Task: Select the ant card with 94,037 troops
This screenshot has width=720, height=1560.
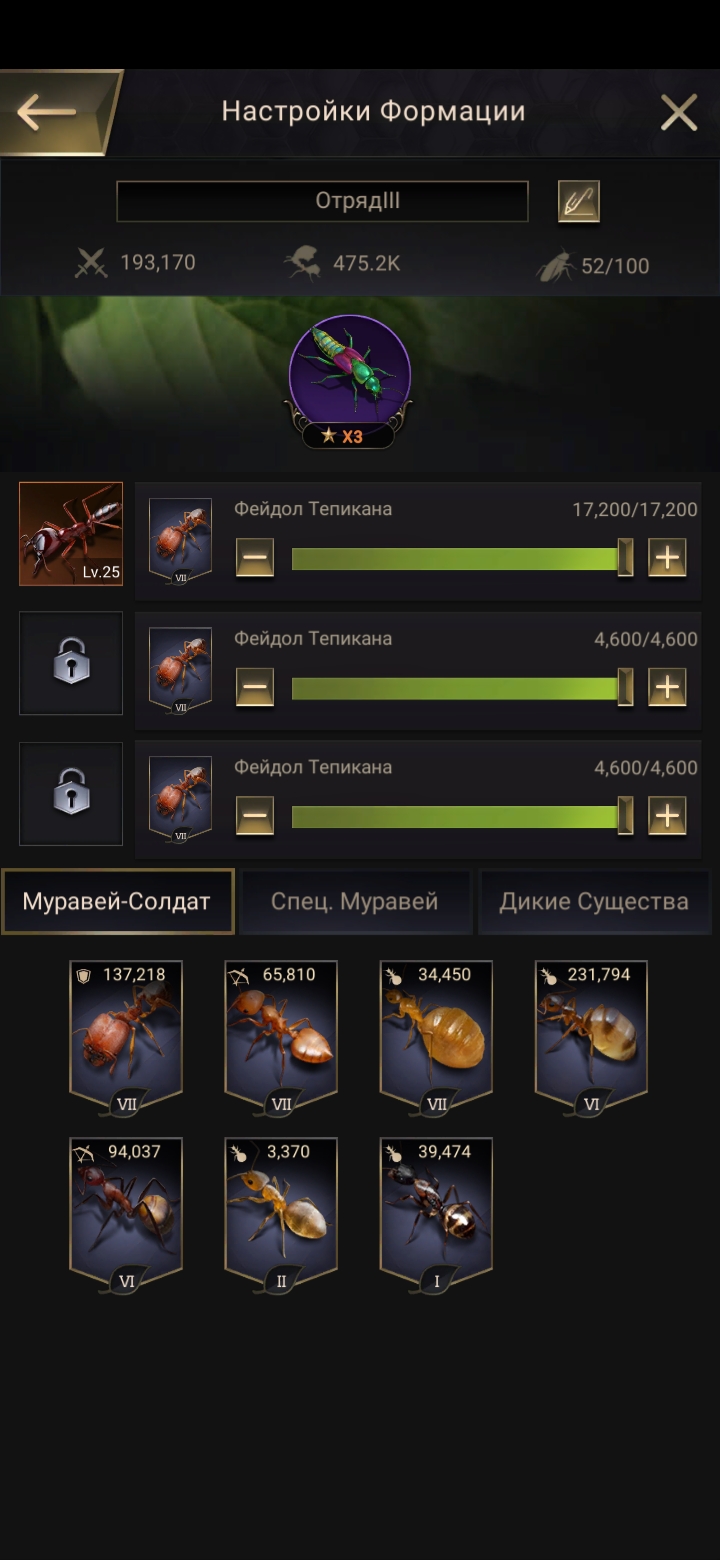Action: 126,1212
